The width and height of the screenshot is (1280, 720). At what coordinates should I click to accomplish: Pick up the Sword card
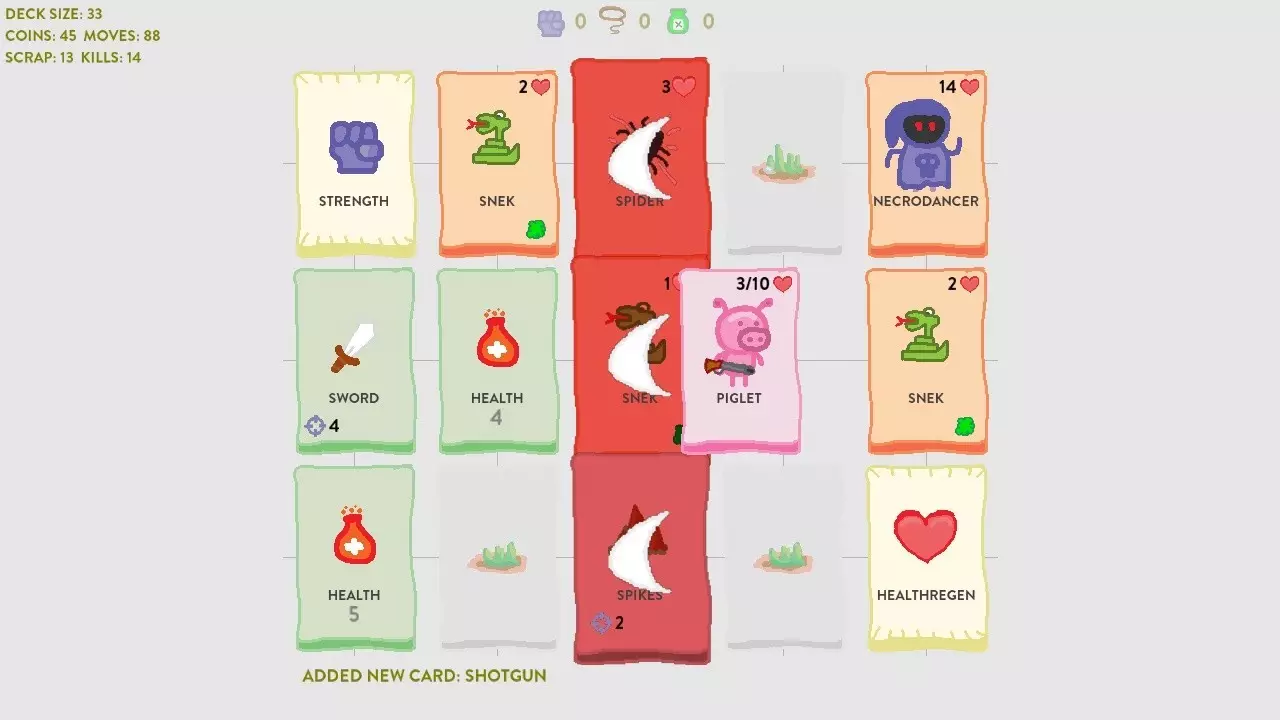coord(354,357)
